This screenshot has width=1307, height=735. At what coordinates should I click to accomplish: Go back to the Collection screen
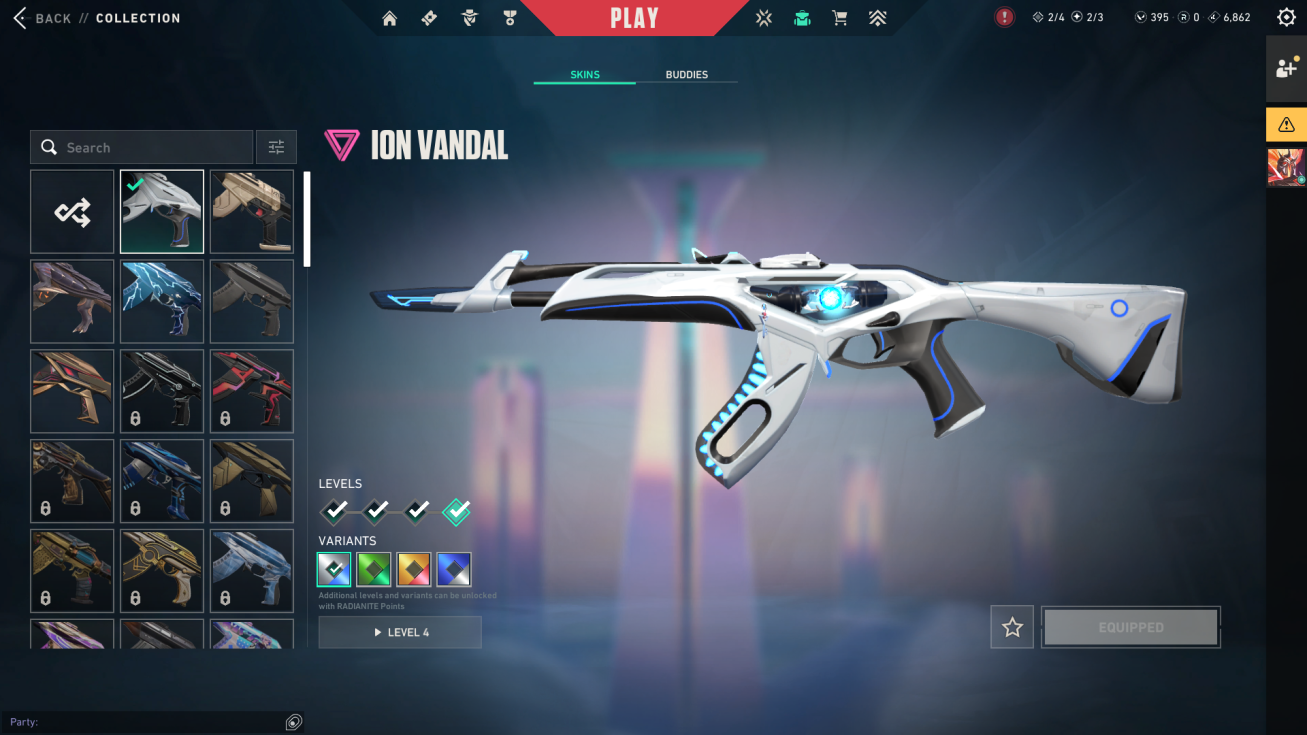(50, 18)
